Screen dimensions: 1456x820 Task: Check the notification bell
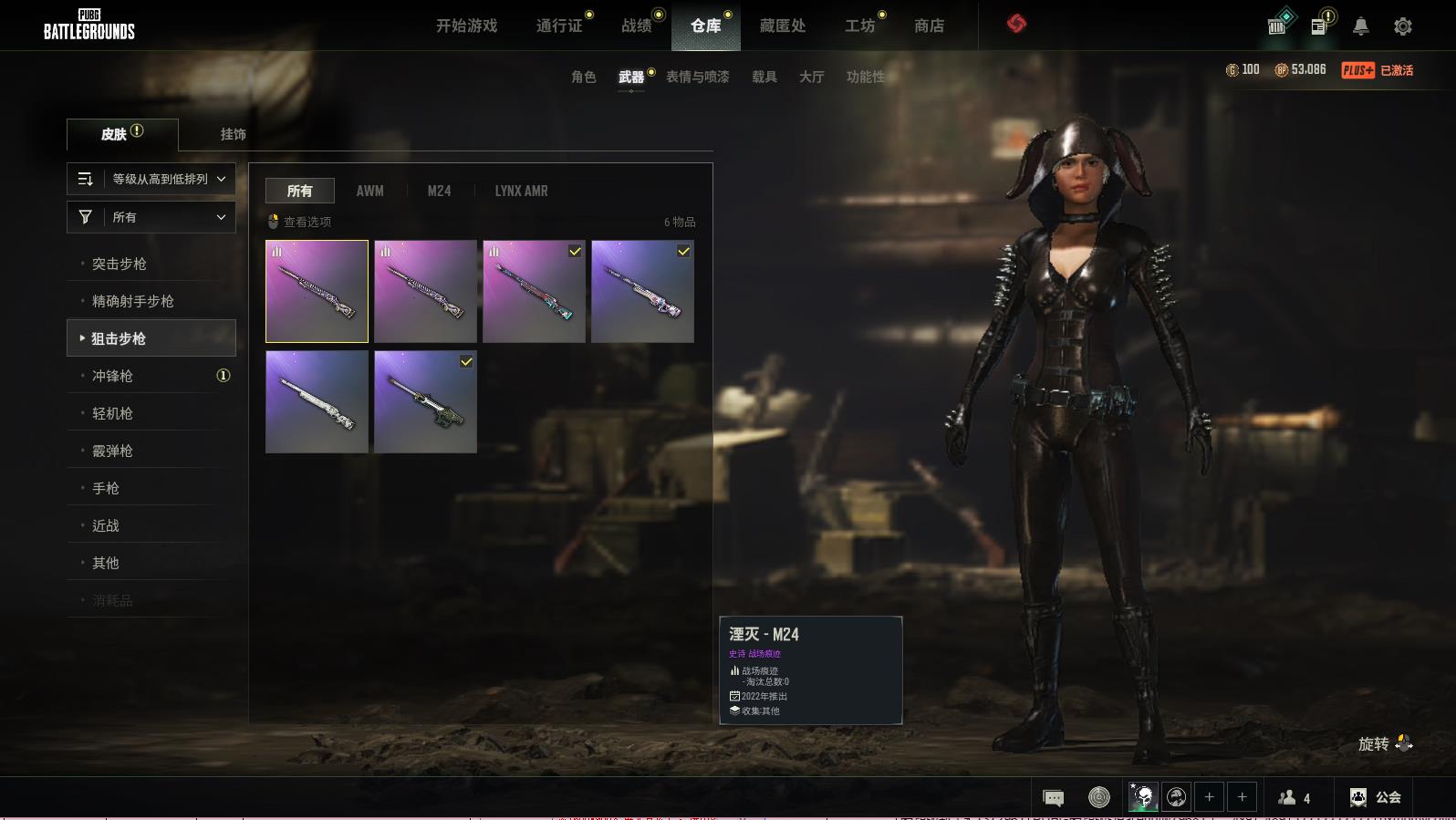tap(1360, 26)
